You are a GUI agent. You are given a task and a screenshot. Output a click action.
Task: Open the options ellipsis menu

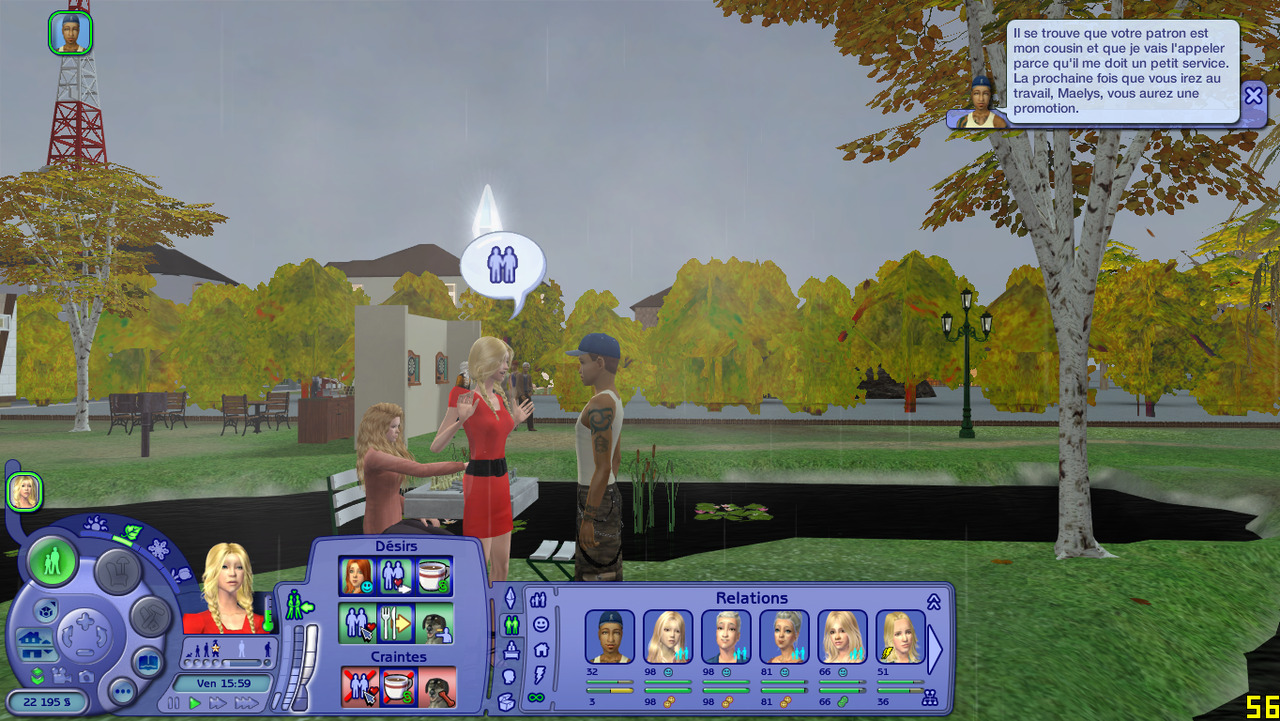(122, 691)
